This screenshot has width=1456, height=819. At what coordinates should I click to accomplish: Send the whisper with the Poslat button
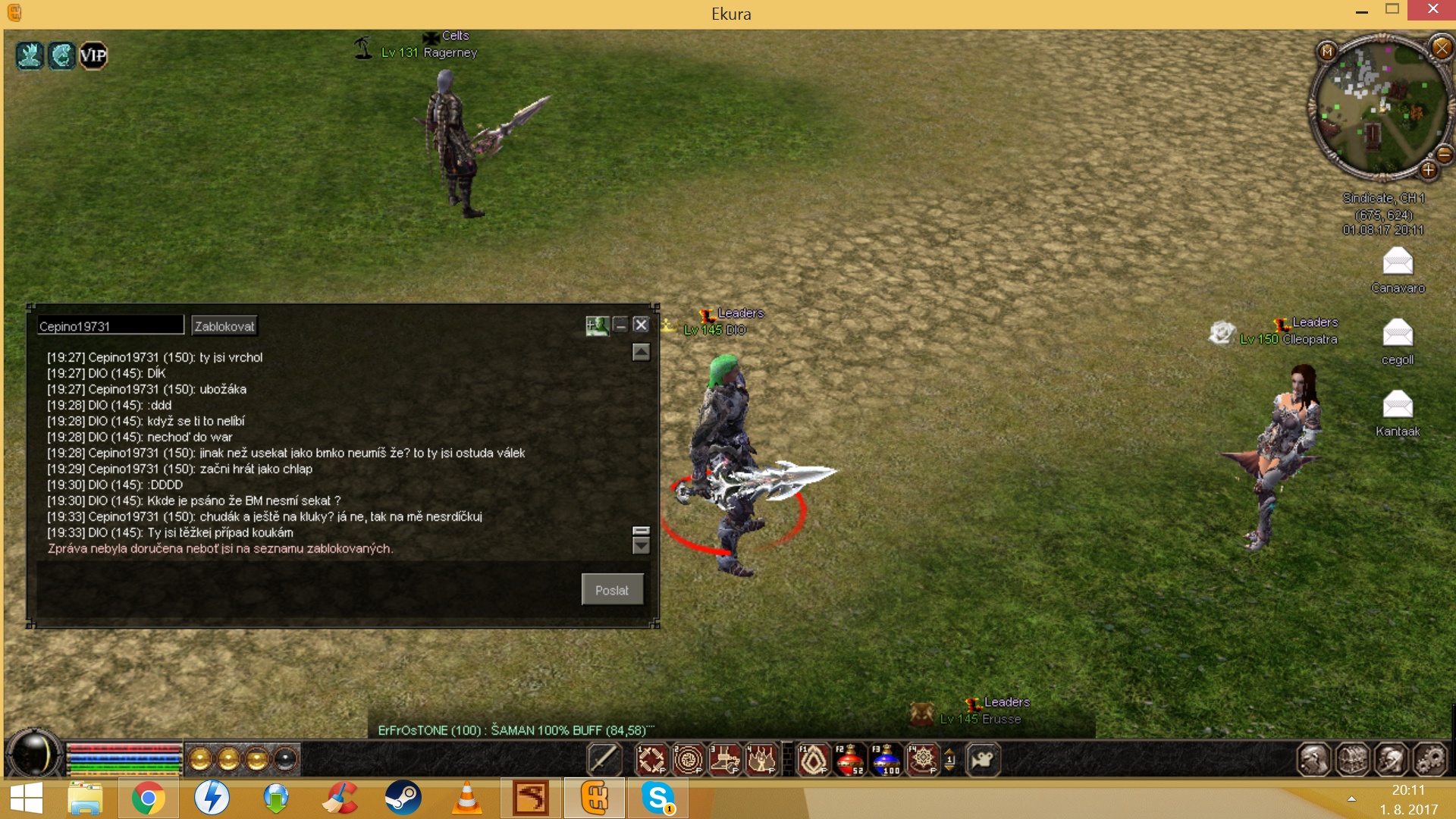point(612,590)
